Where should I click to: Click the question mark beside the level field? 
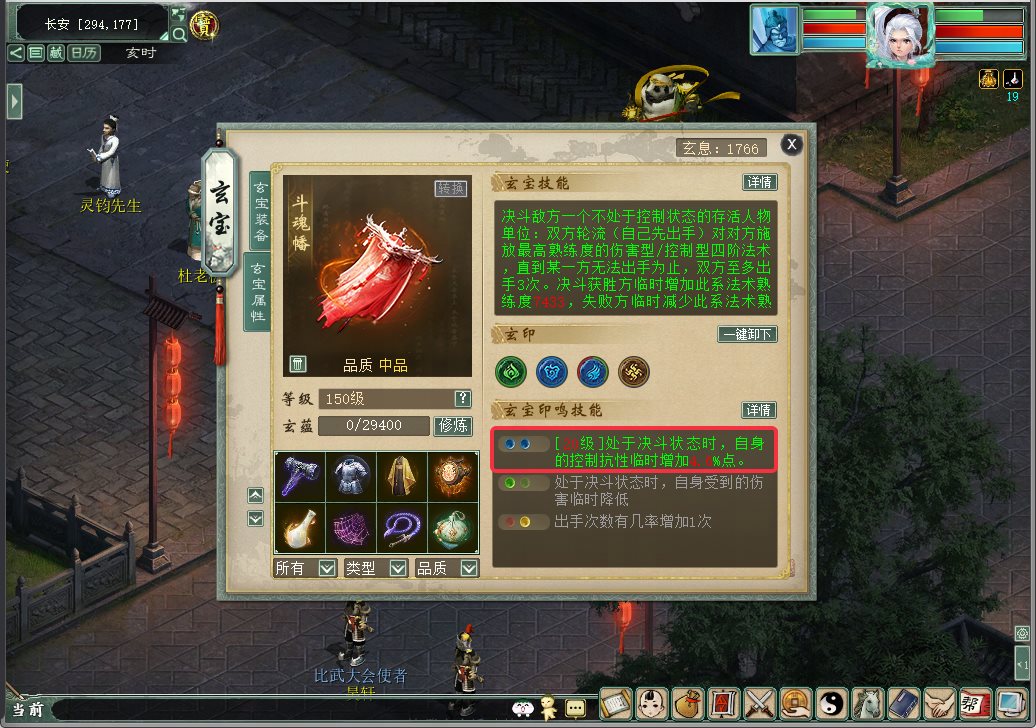[462, 398]
